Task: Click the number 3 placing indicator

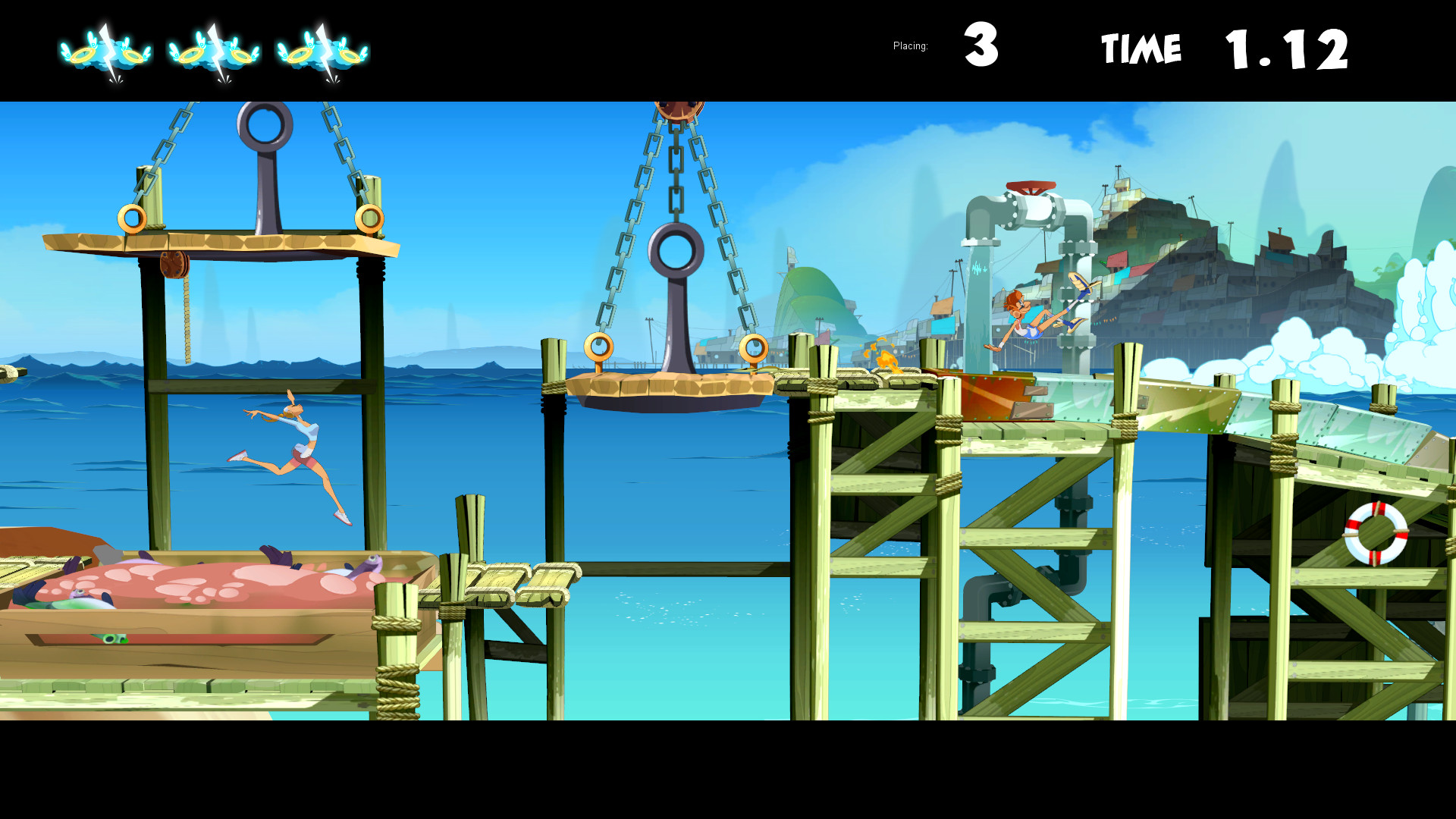Action: 981,47
